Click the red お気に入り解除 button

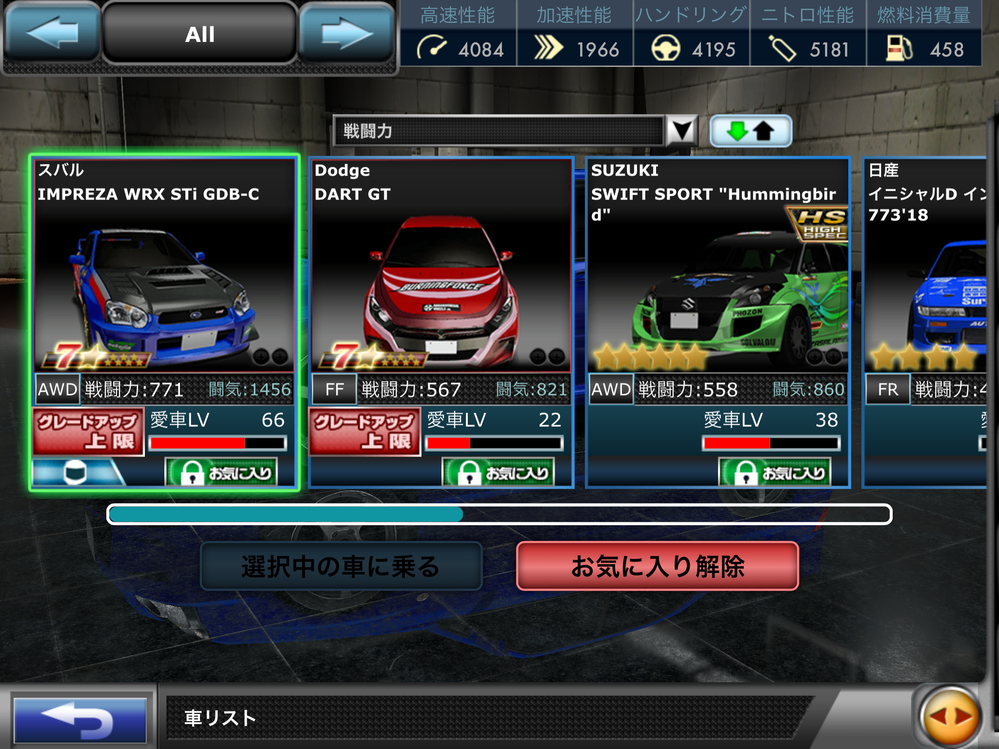click(x=657, y=567)
